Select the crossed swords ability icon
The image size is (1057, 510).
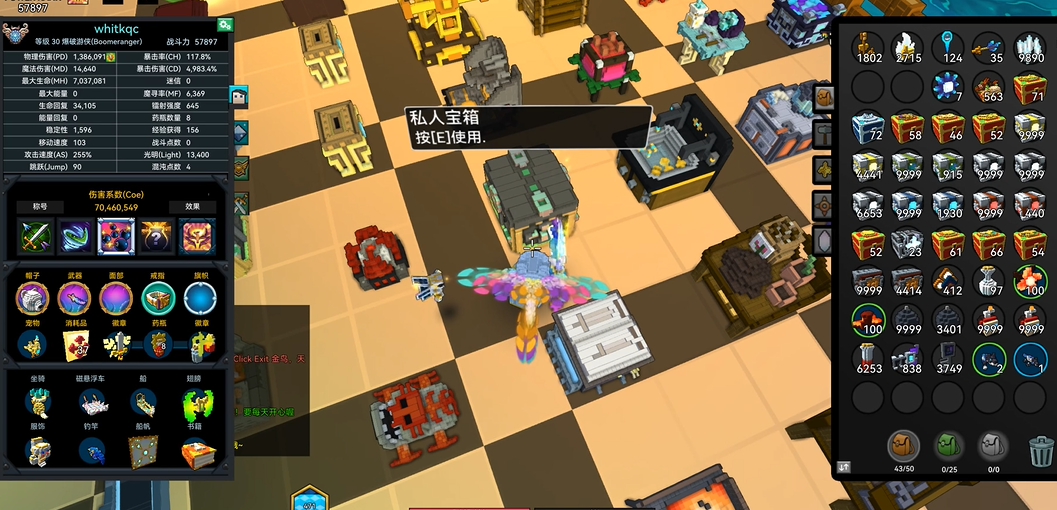coord(35,237)
